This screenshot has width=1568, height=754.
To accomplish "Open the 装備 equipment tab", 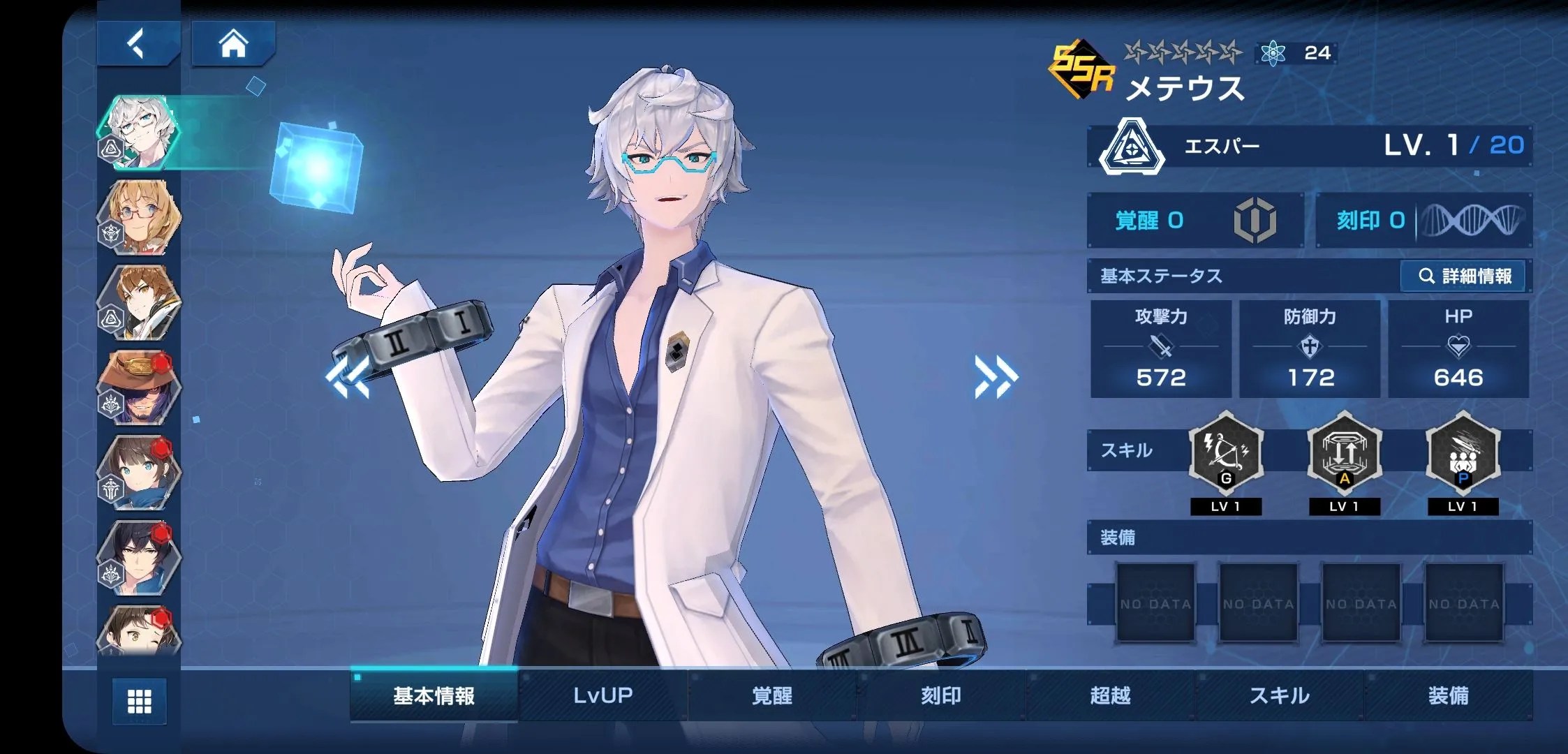I will pyautogui.click(x=1449, y=695).
